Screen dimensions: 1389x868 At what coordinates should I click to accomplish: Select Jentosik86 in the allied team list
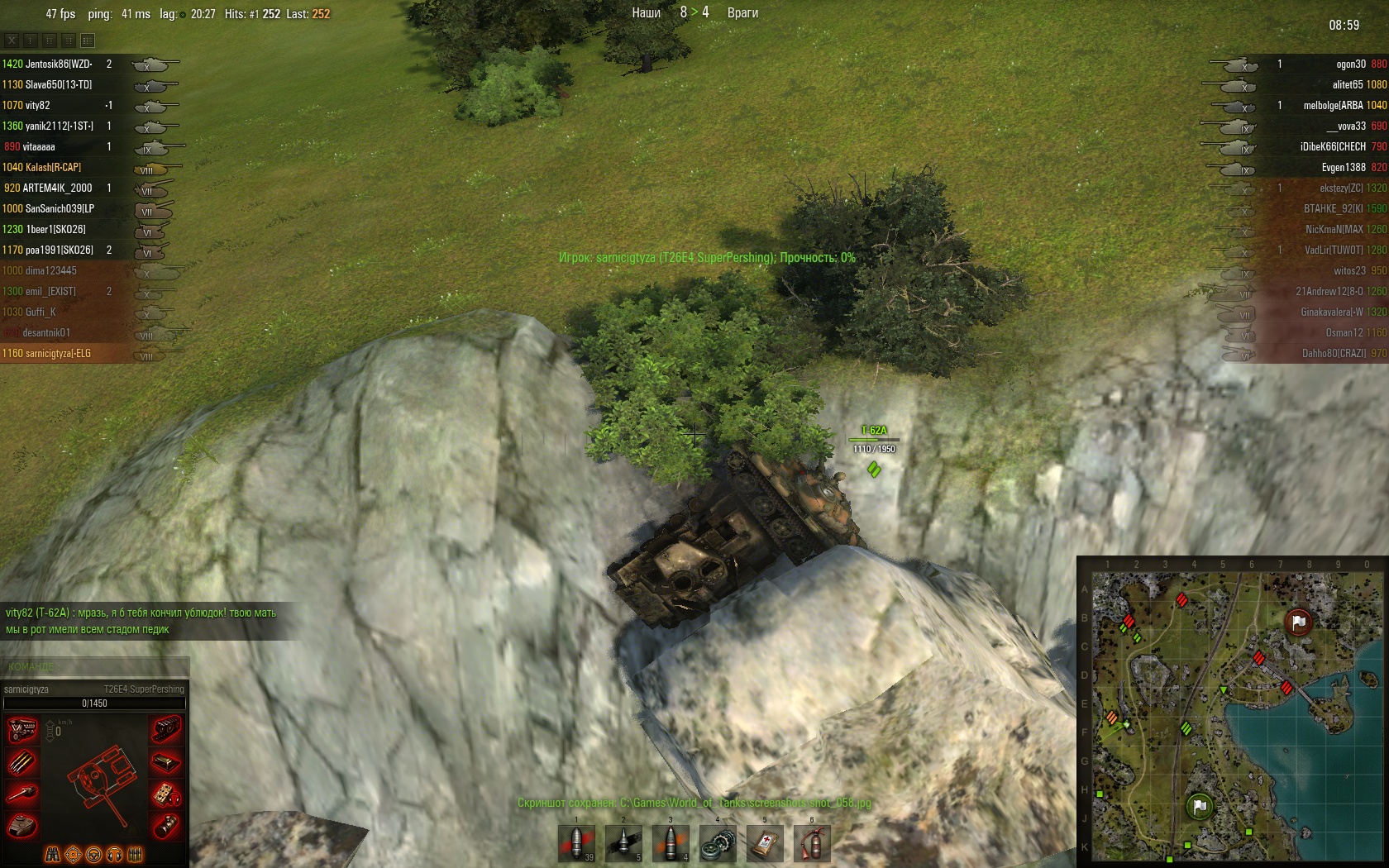(58, 64)
